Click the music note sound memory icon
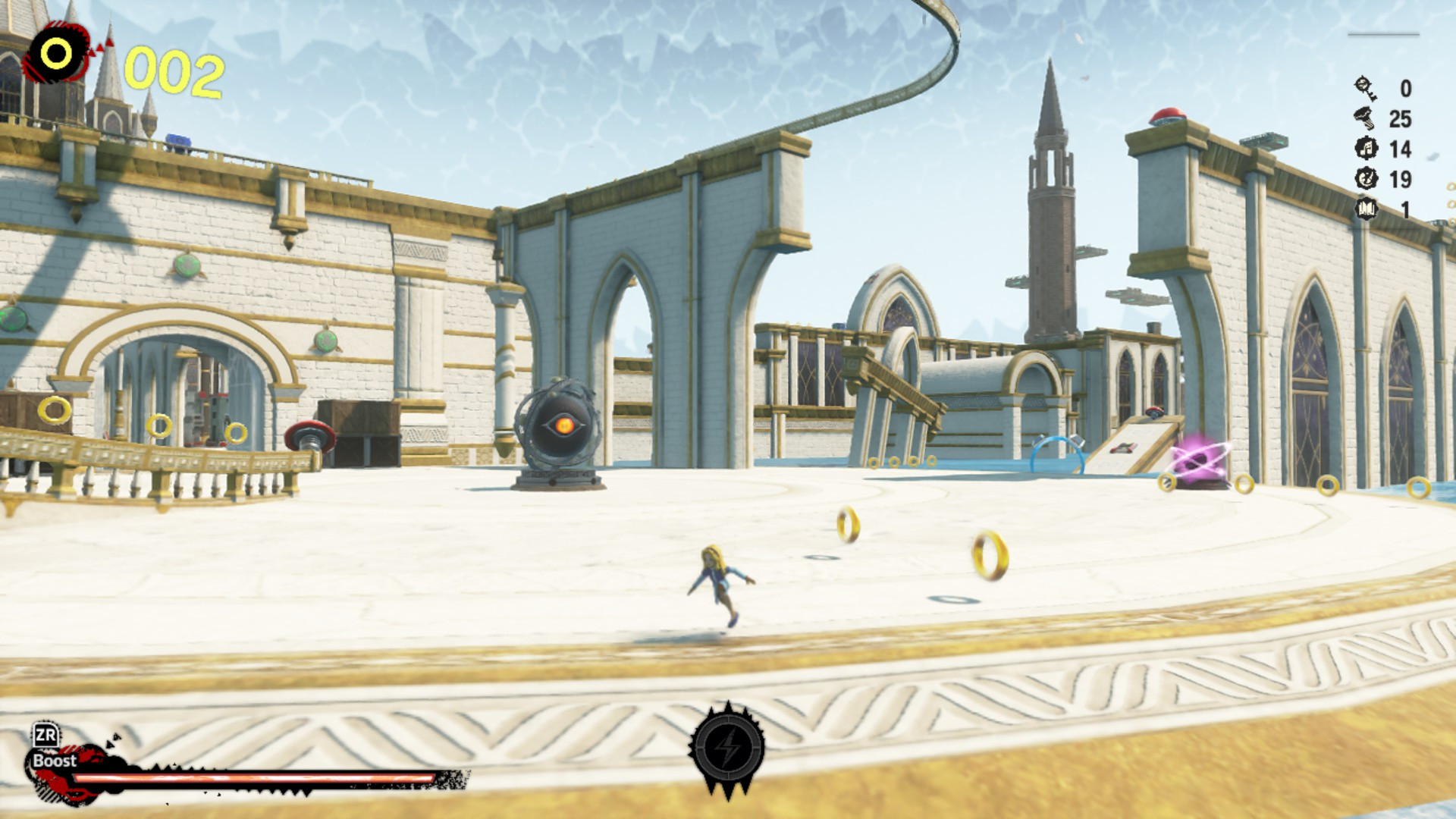This screenshot has height=819, width=1456. click(1367, 149)
